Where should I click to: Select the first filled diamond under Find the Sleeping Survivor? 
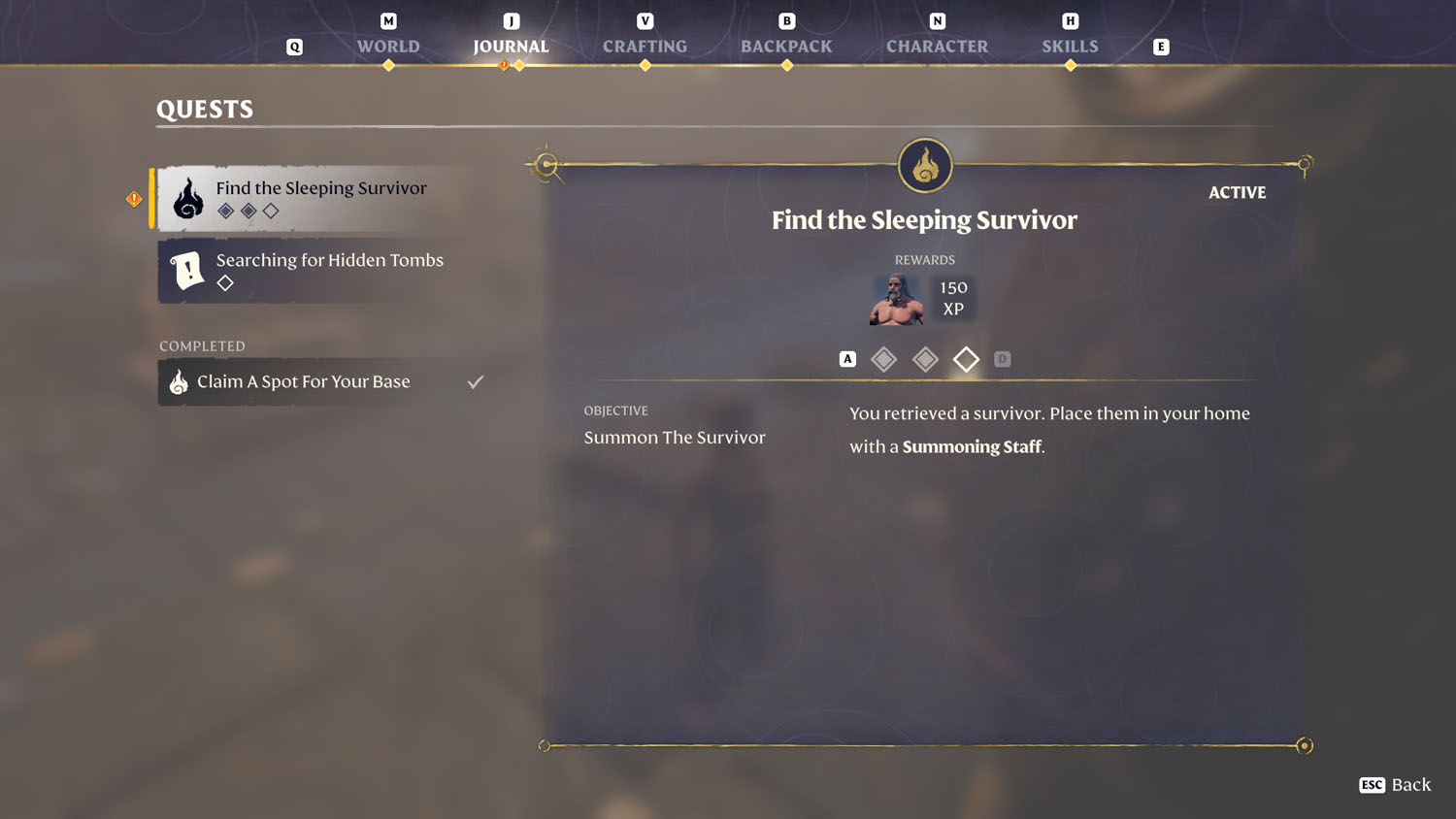[x=226, y=211]
